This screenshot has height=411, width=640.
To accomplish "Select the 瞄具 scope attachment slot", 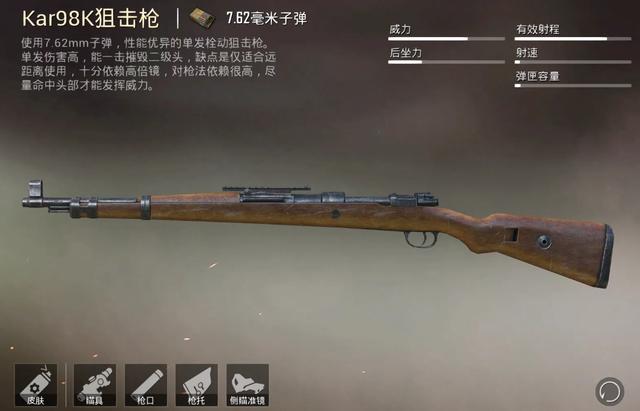I will (x=94, y=385).
